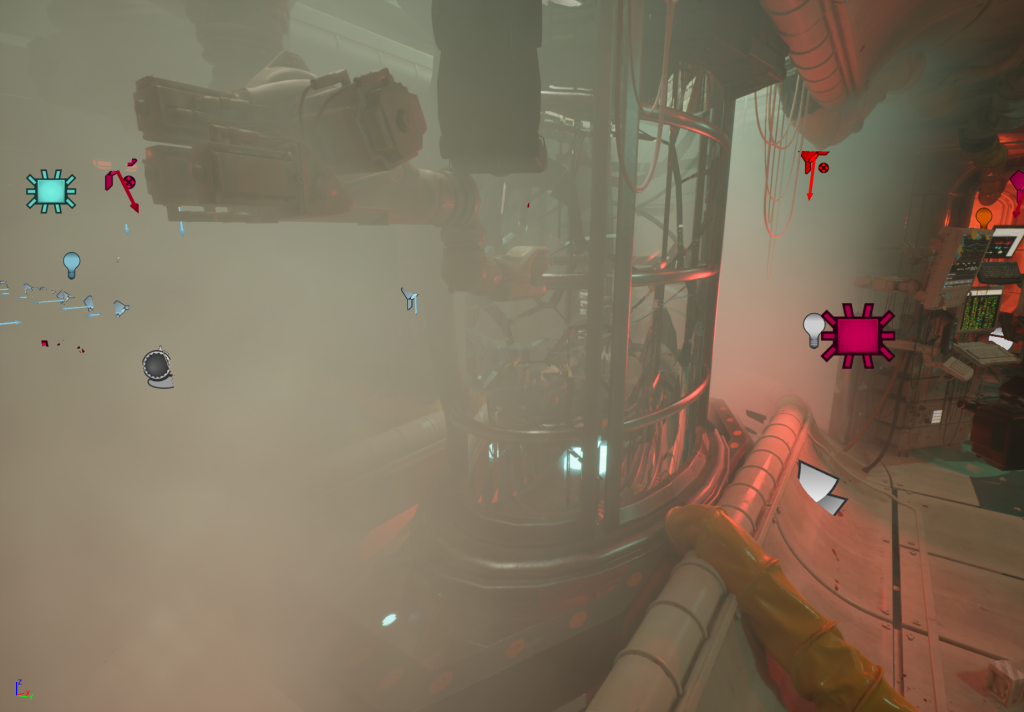Screen dimensions: 1024x712
Task: Pick the orange light bulb icon
Action: pos(984,216)
